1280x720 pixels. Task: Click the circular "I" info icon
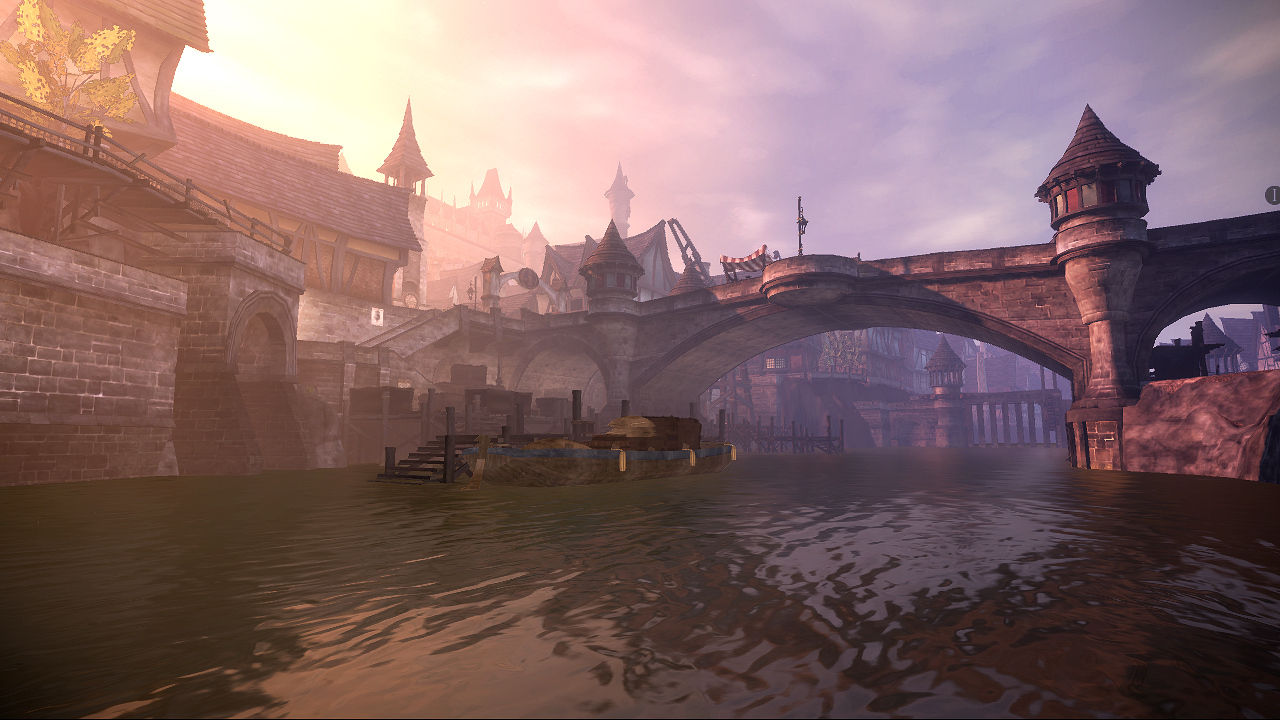tap(1273, 195)
